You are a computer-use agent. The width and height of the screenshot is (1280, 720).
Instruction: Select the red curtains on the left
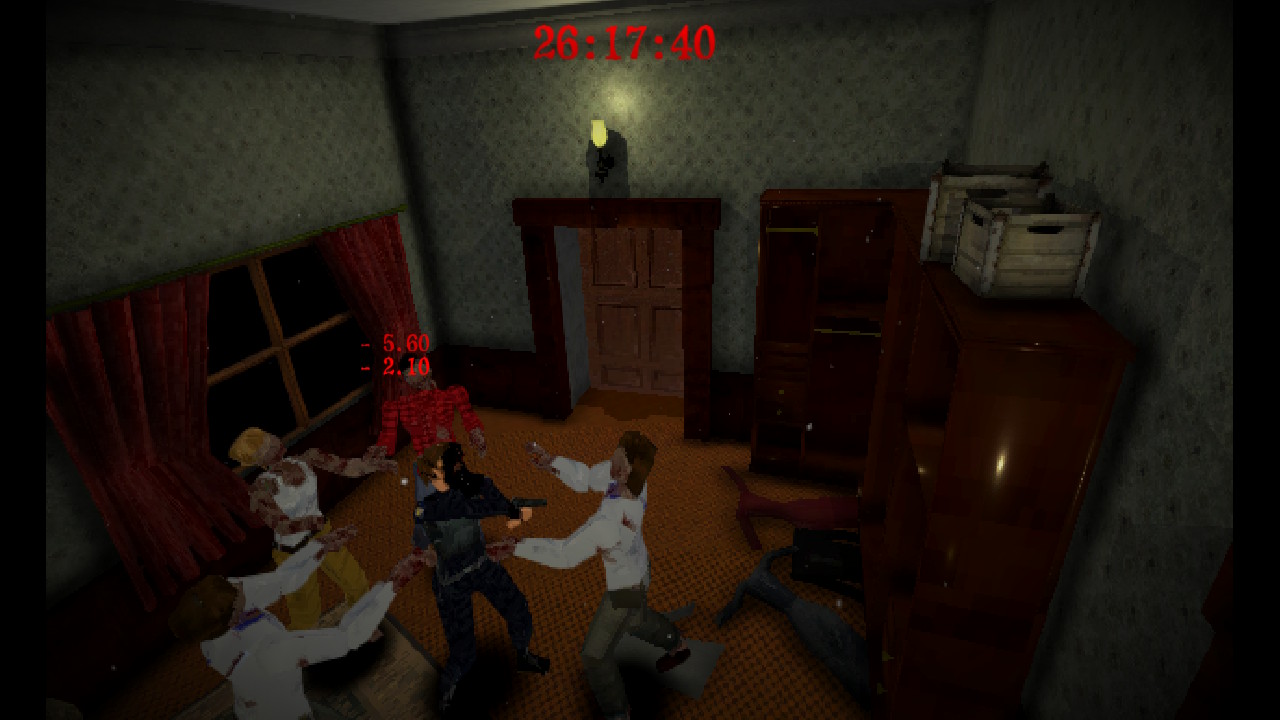(130, 400)
